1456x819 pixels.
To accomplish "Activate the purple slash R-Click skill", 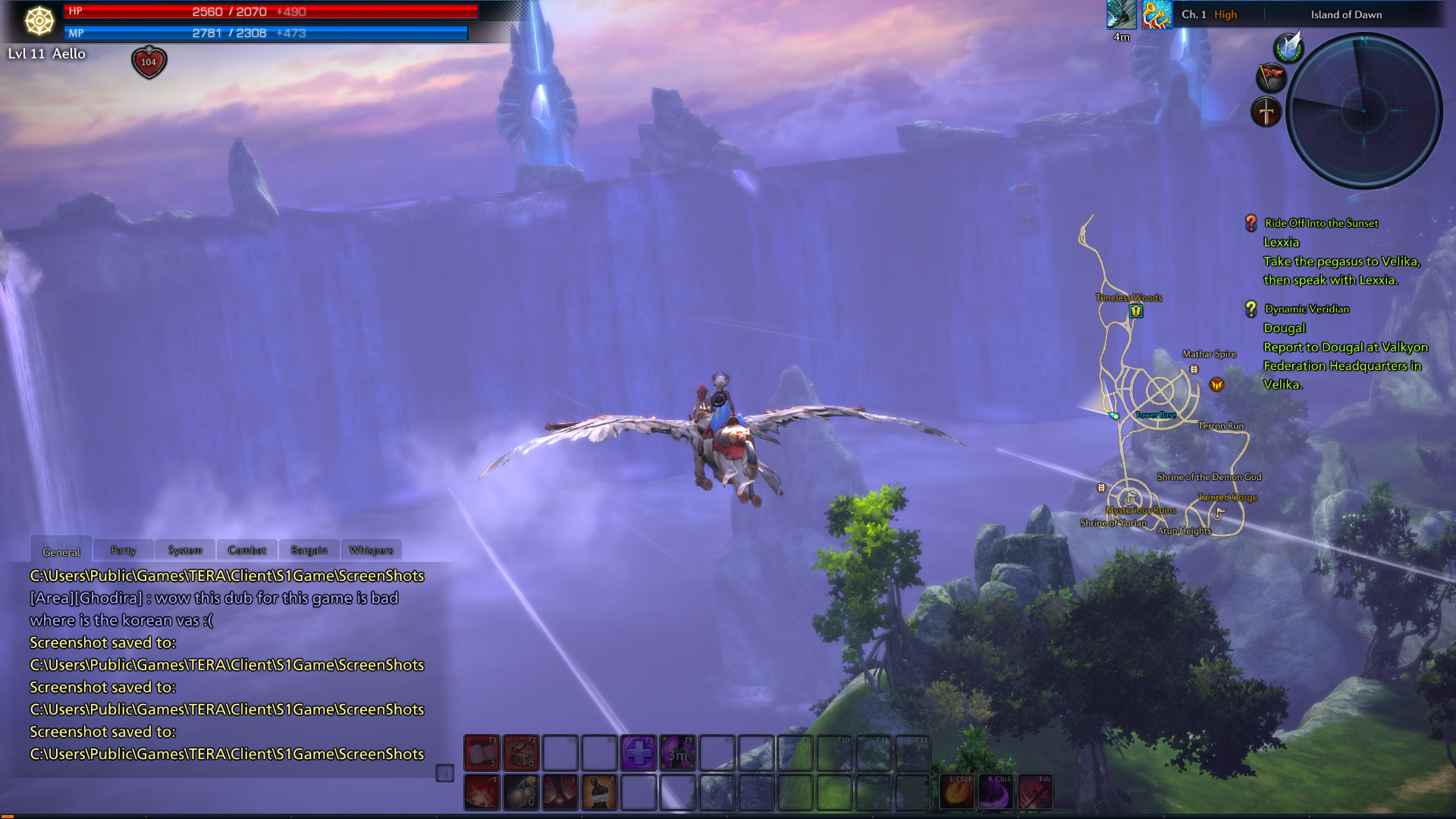I will 996,792.
